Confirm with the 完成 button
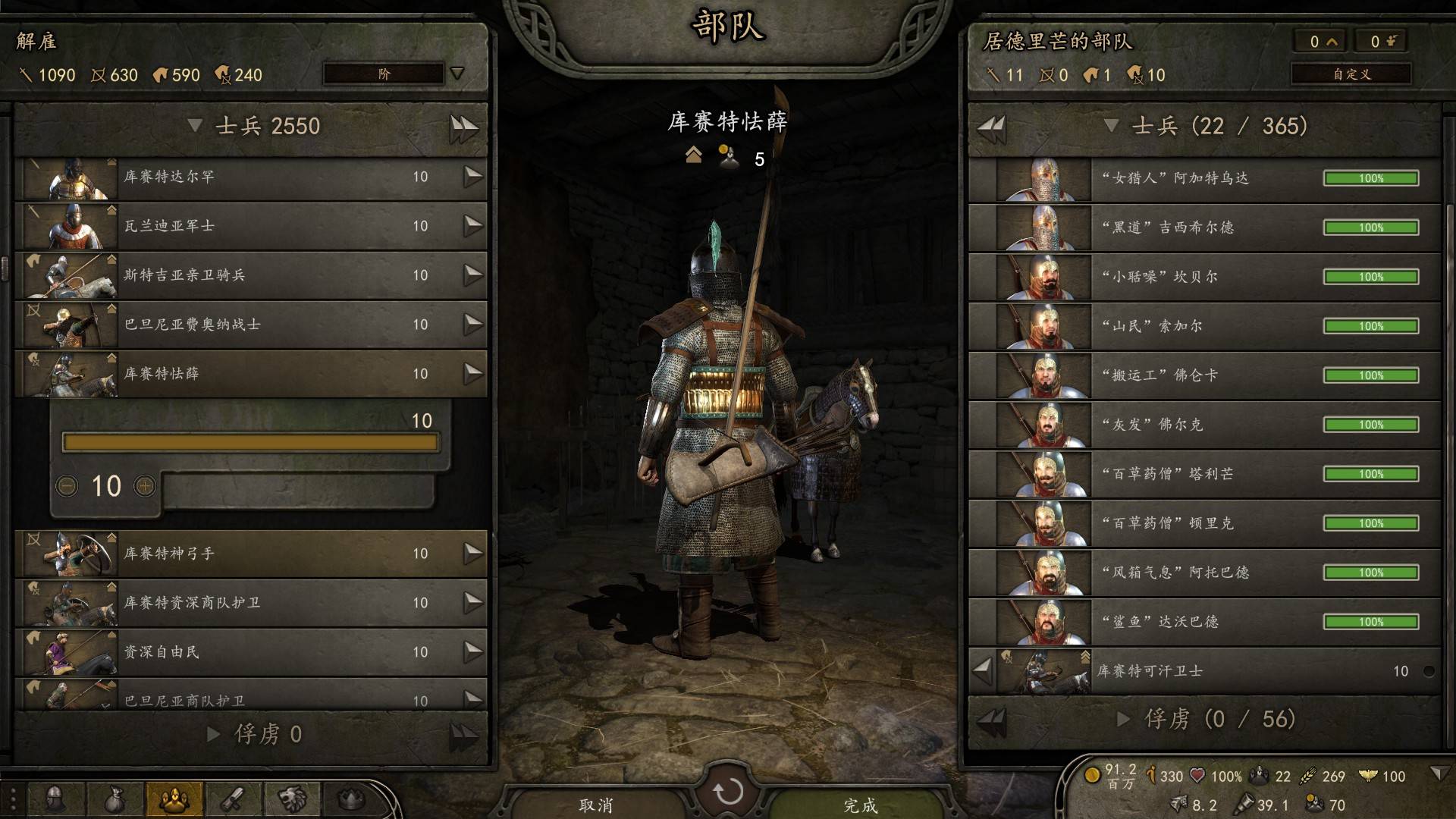 [860, 804]
